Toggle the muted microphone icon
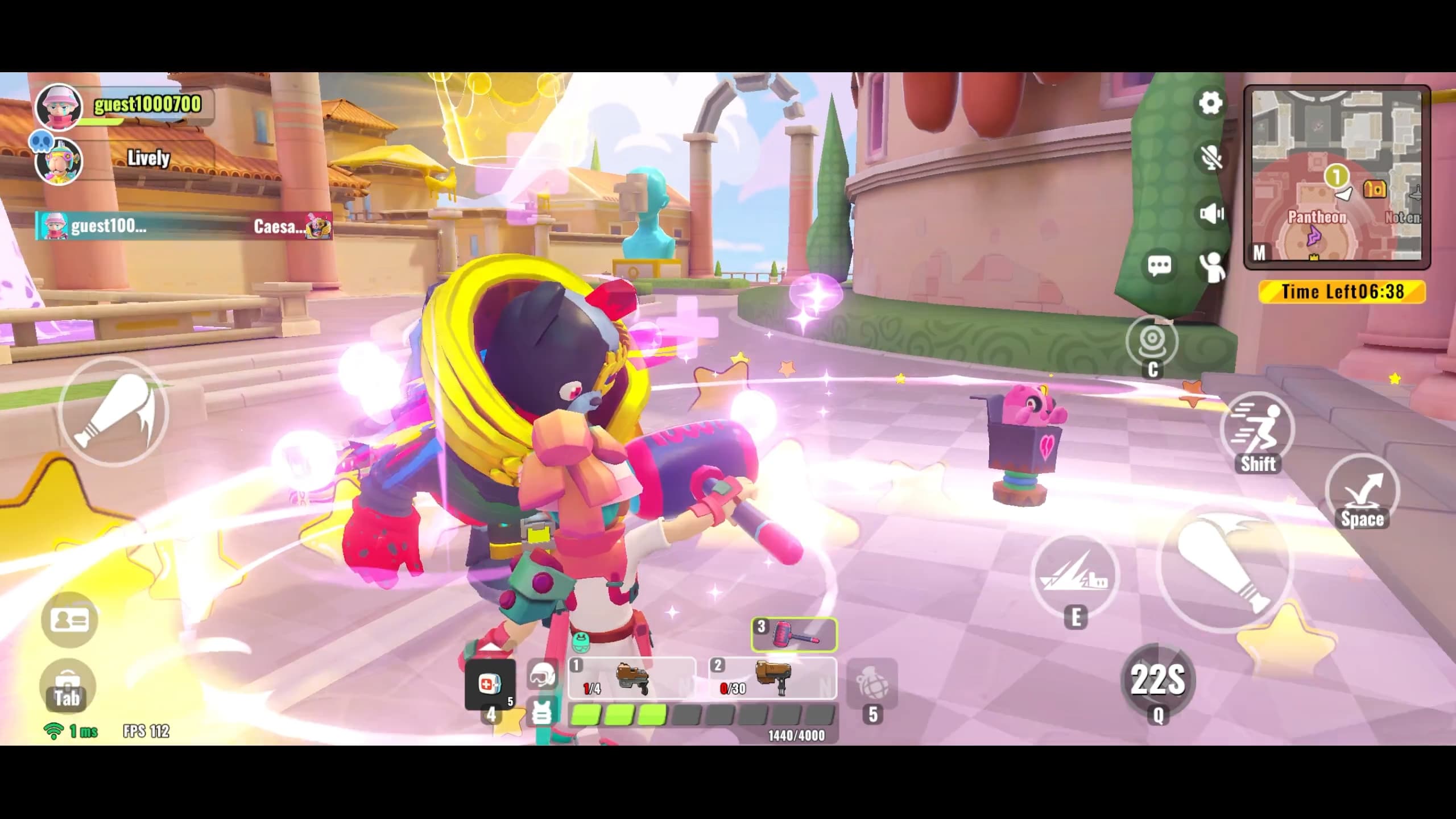Screen dimensions: 1456x819 tap(1211, 158)
